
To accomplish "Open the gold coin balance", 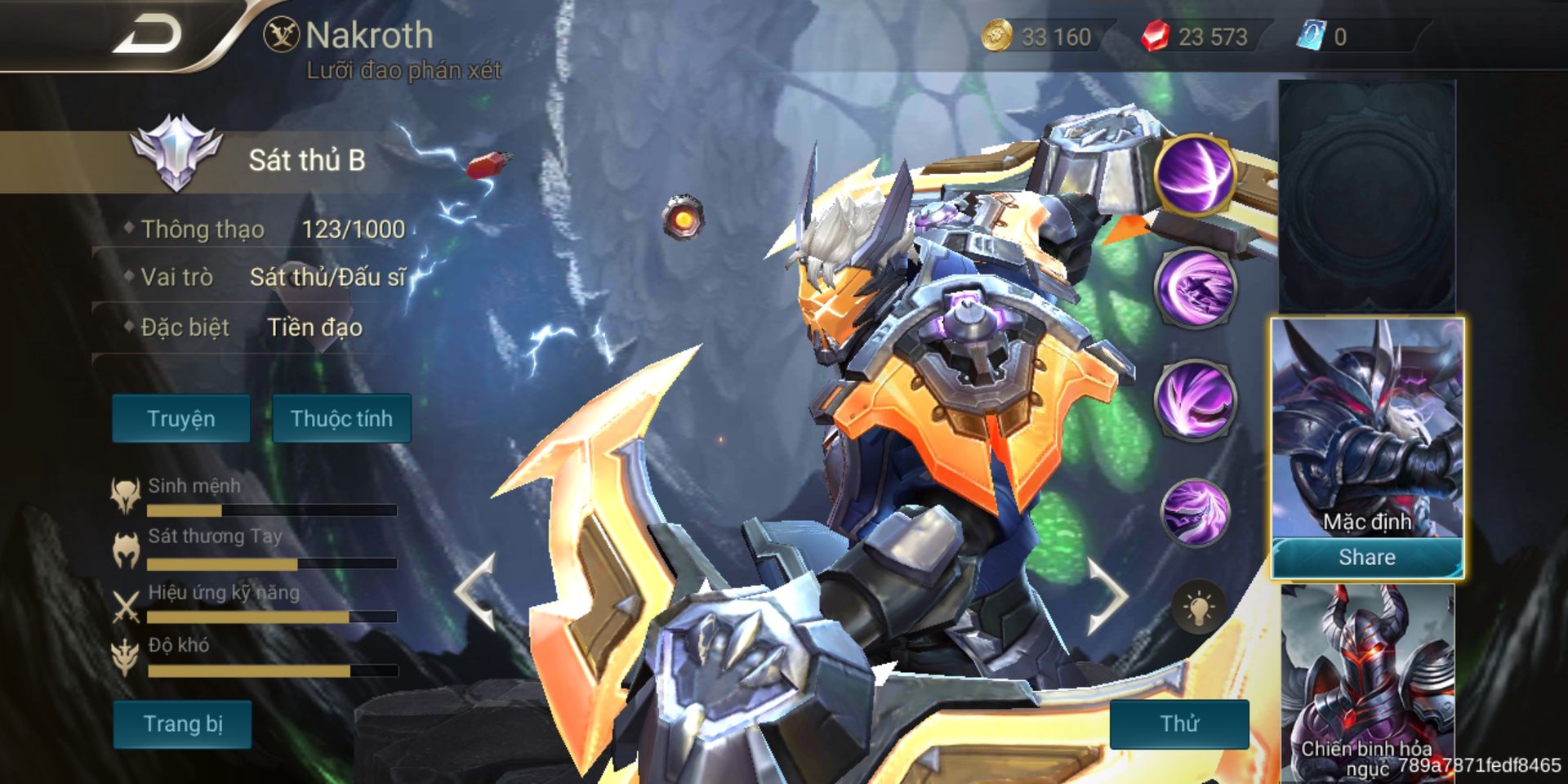I will pos(1039,37).
